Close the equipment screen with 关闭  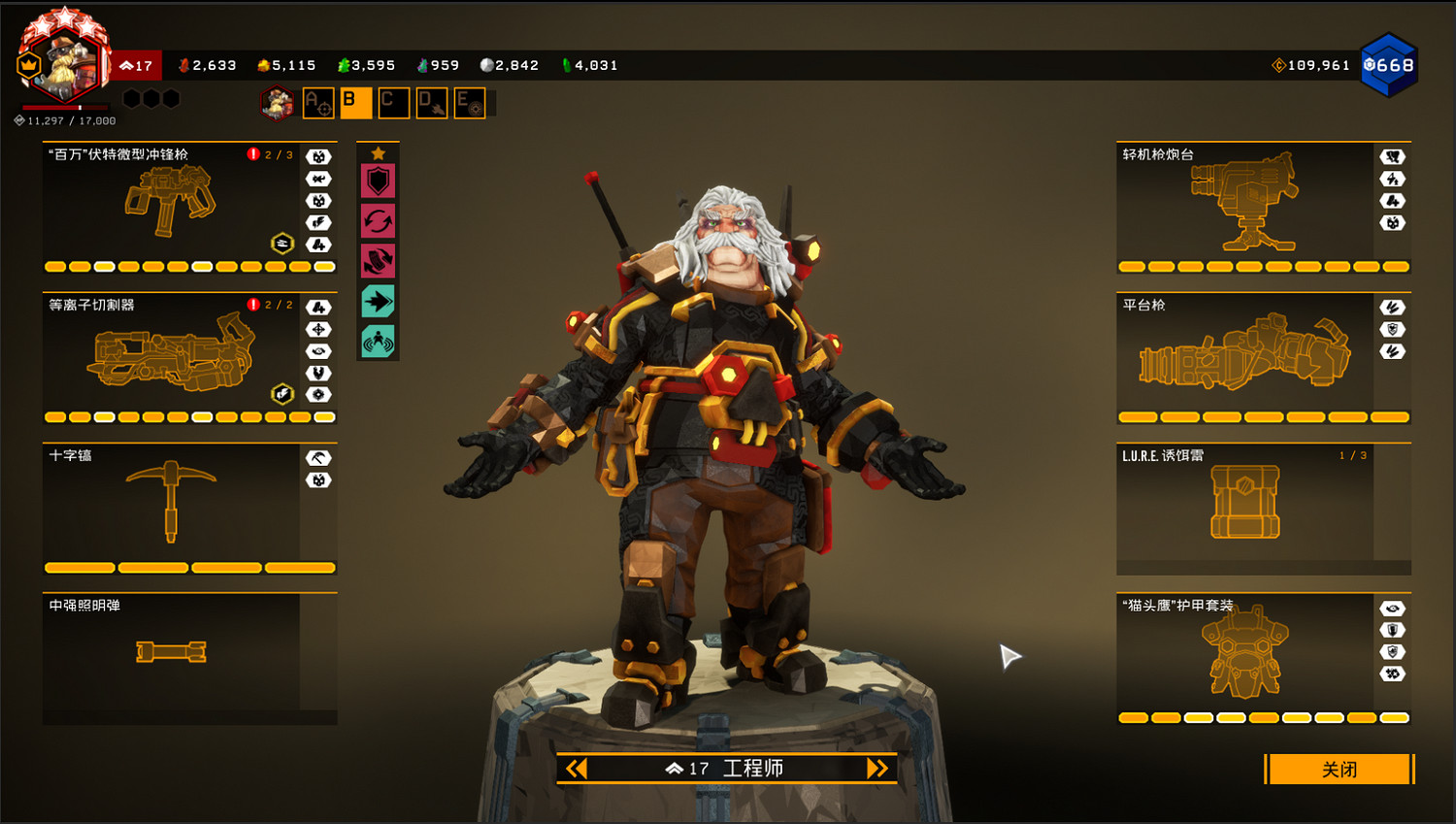point(1339,770)
